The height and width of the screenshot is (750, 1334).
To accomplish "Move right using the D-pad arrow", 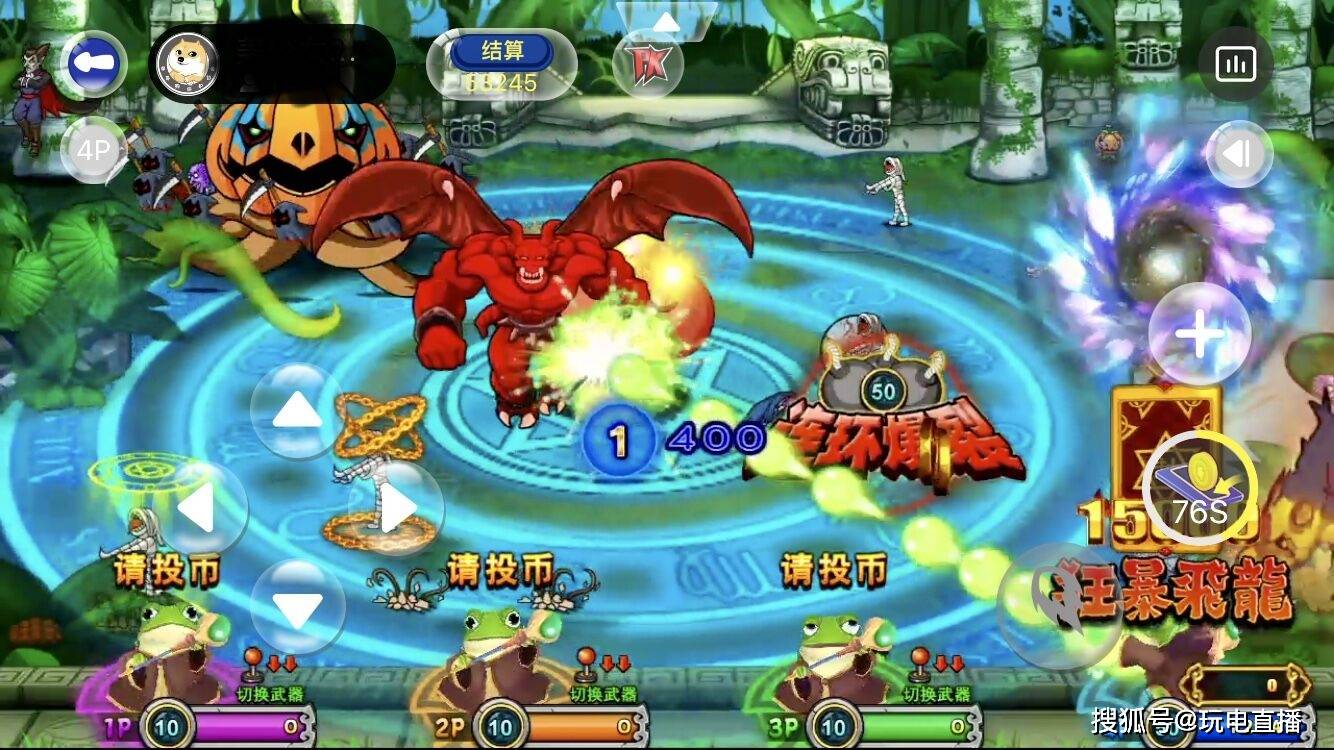I will coord(396,508).
